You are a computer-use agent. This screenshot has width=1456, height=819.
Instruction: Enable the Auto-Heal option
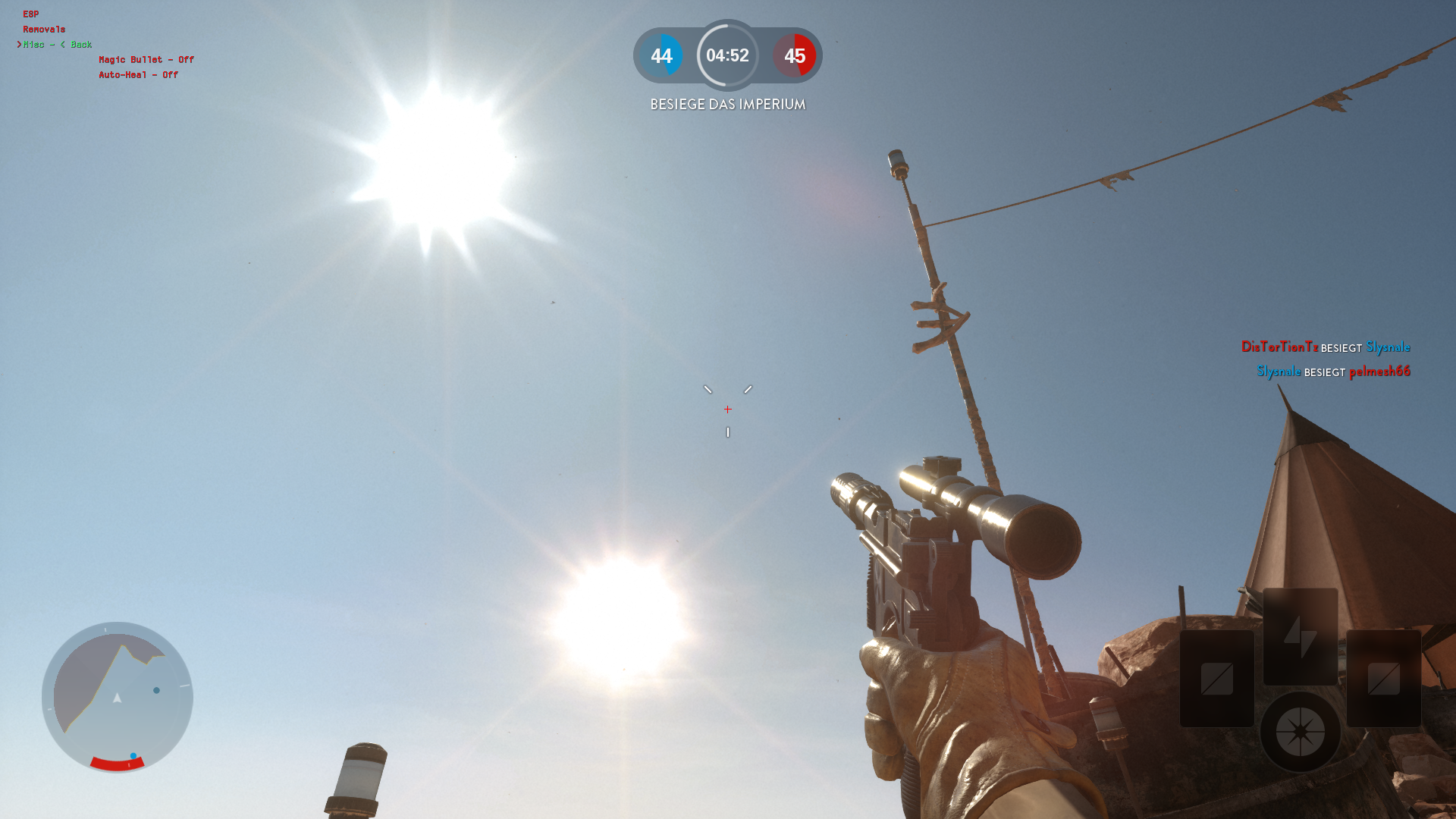pos(138,75)
